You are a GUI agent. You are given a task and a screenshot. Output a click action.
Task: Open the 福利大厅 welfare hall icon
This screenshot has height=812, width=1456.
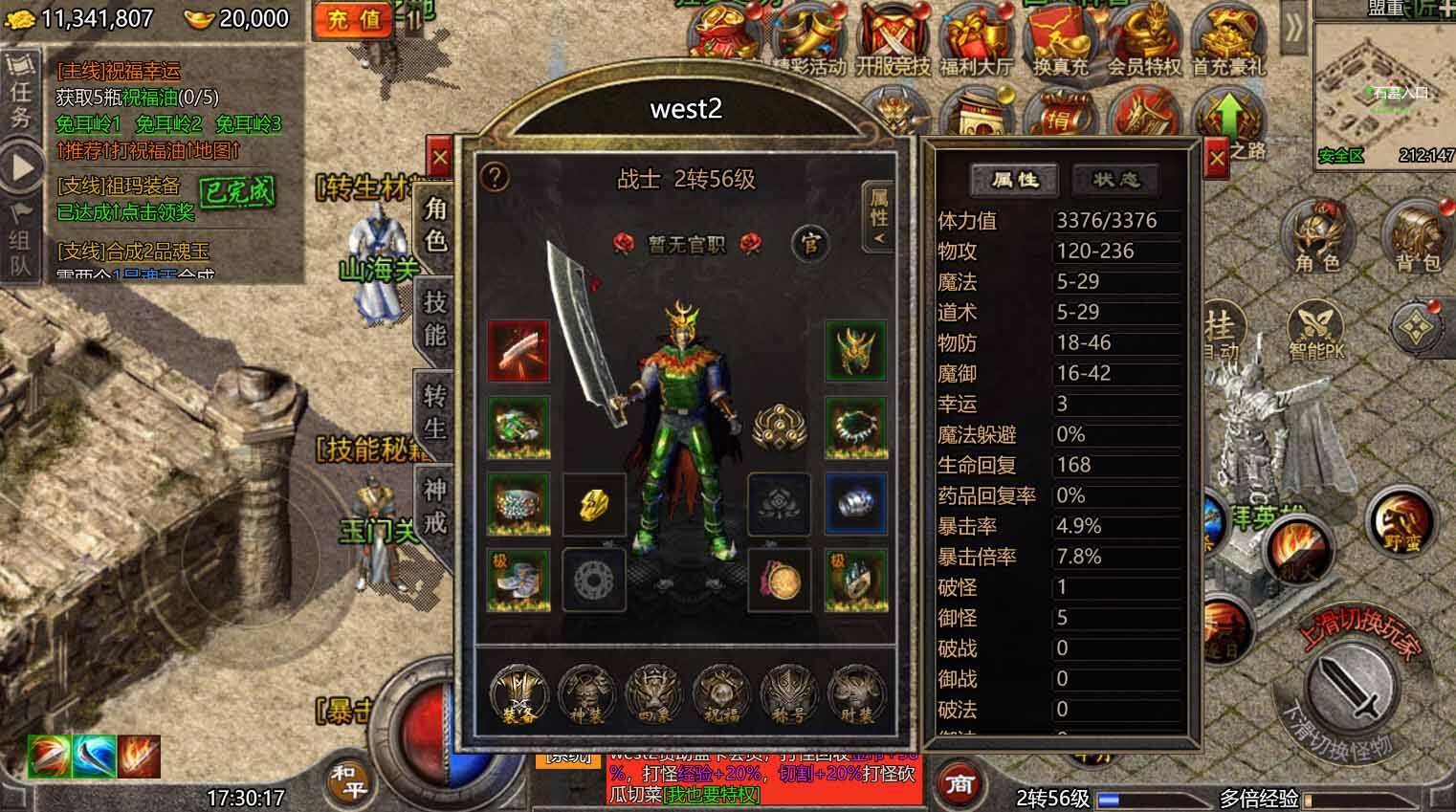976,43
